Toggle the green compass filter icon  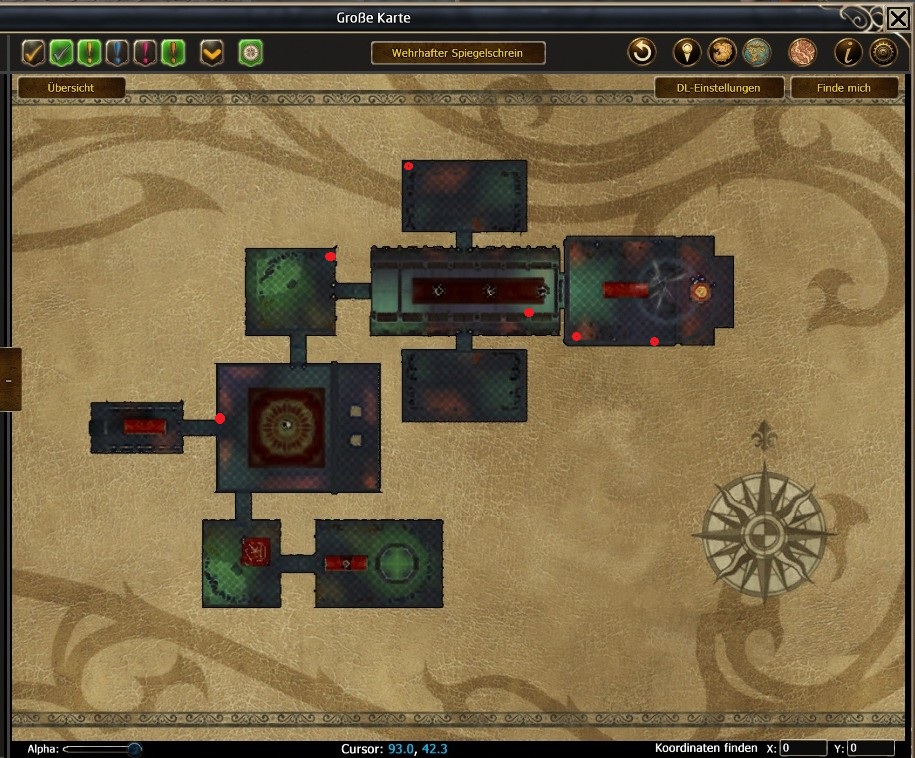pyautogui.click(x=251, y=52)
